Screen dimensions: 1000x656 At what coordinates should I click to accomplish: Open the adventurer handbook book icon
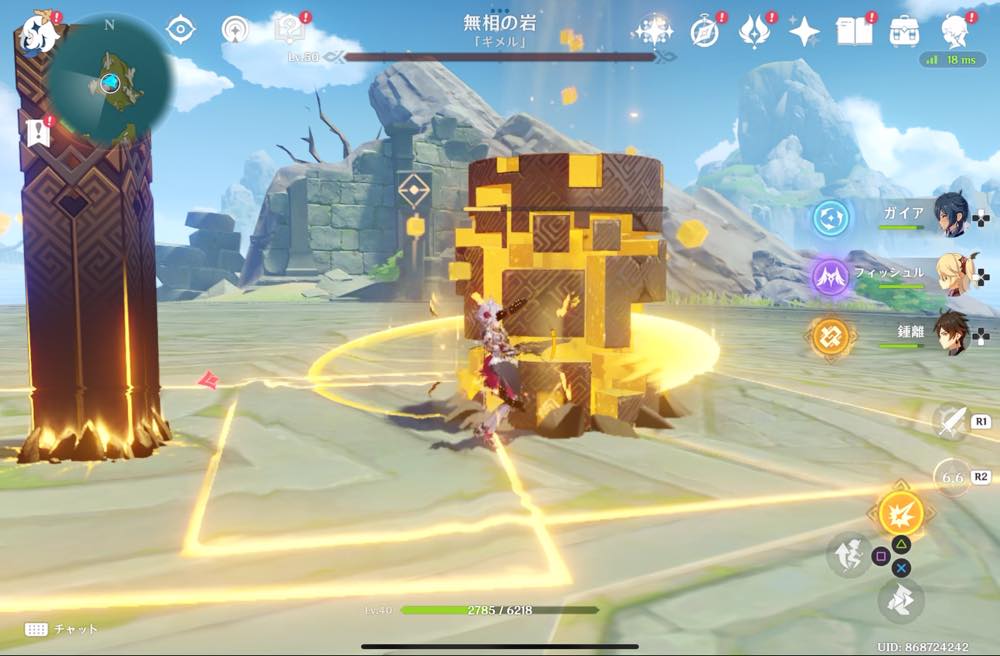click(x=853, y=32)
